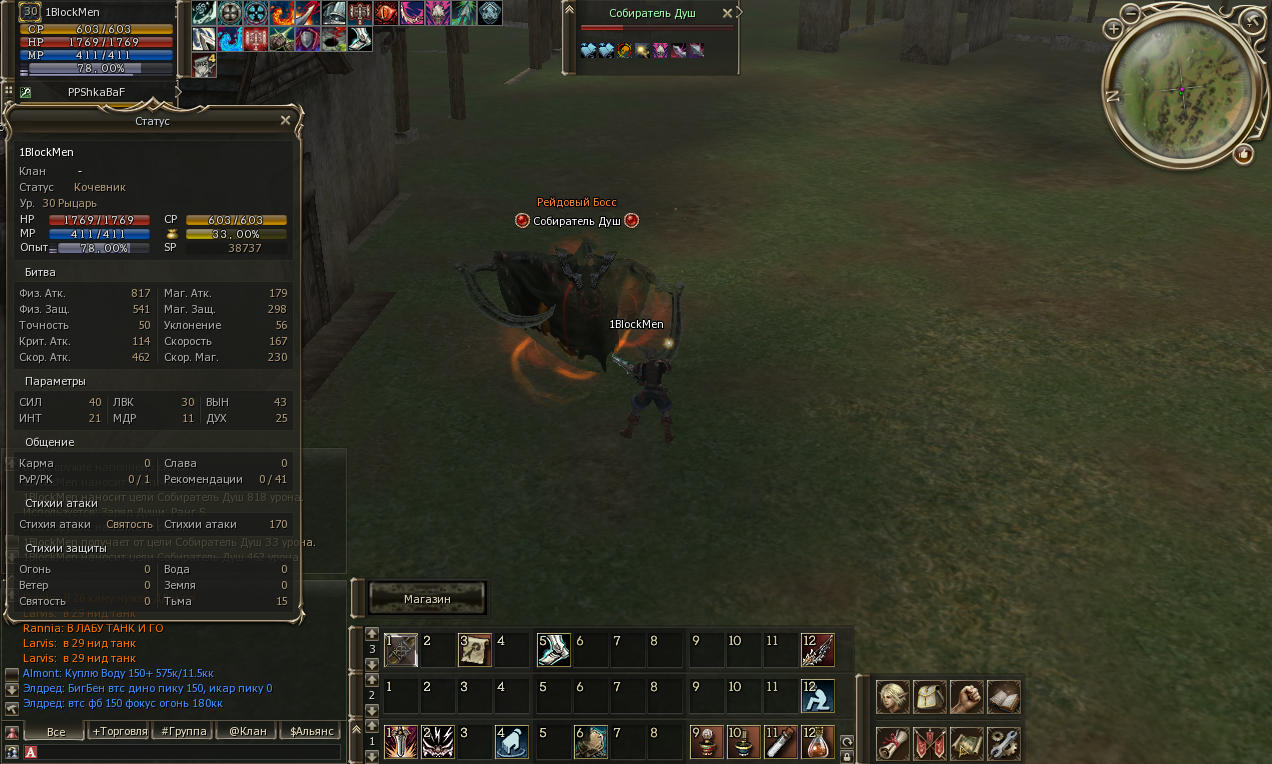Open the @Клан chat tab
Image resolution: width=1272 pixels, height=764 pixels.
point(247,731)
